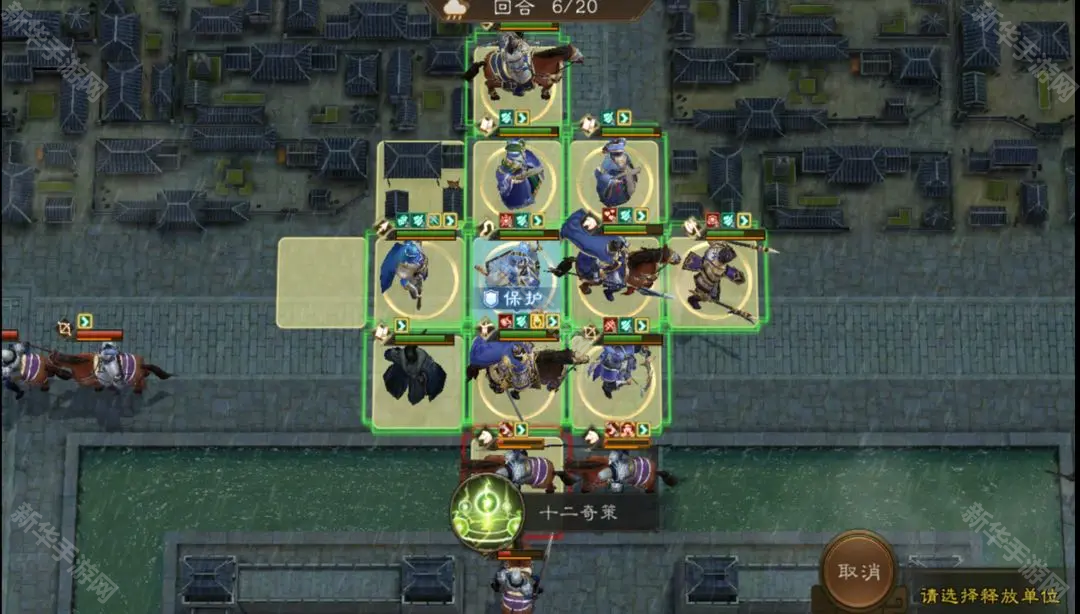This screenshot has width=1080, height=614.
Task: Cancel the skill with the 取消 button
Action: click(857, 571)
